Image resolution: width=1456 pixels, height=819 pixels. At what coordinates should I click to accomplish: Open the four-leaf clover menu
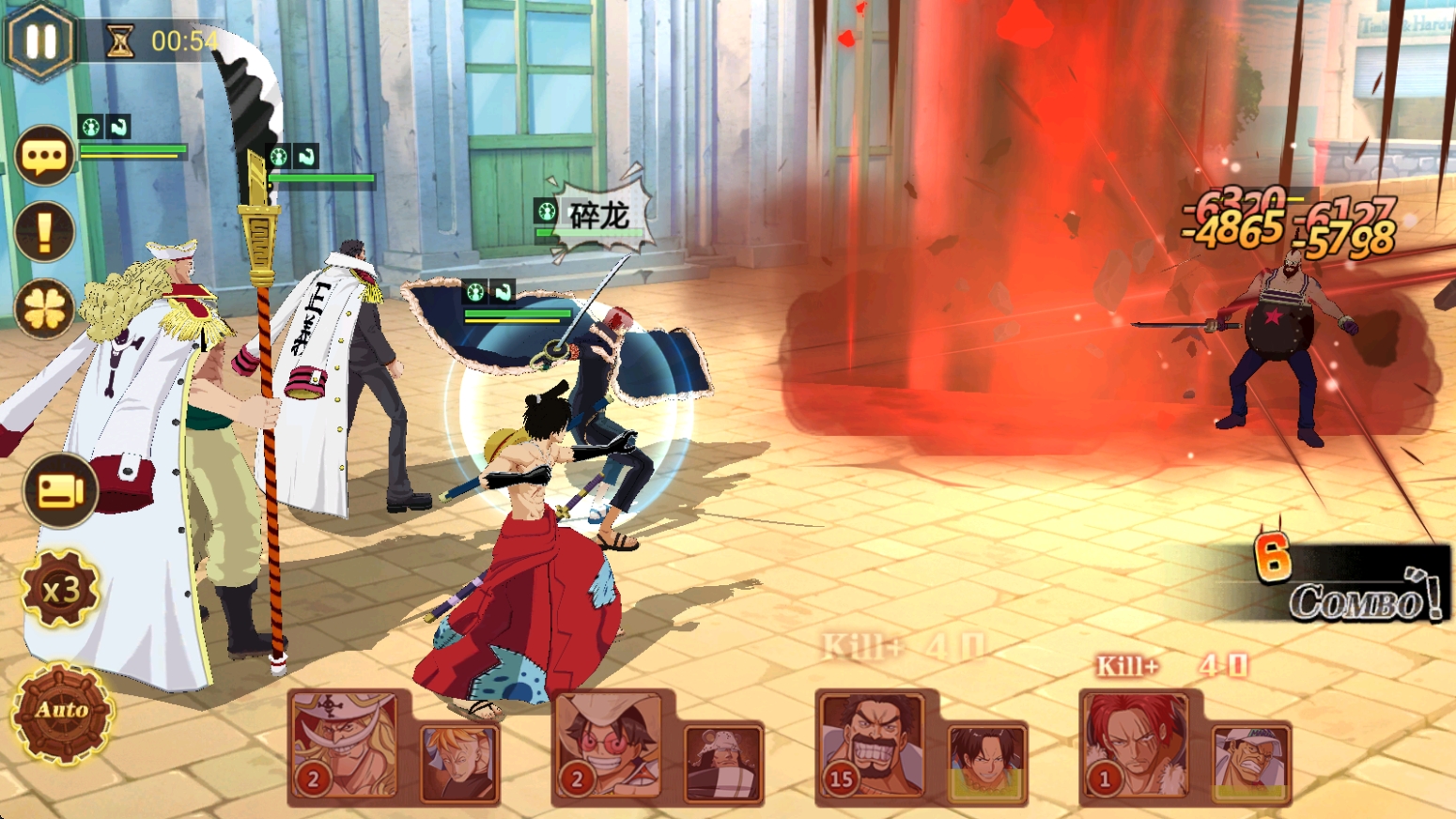click(x=44, y=309)
